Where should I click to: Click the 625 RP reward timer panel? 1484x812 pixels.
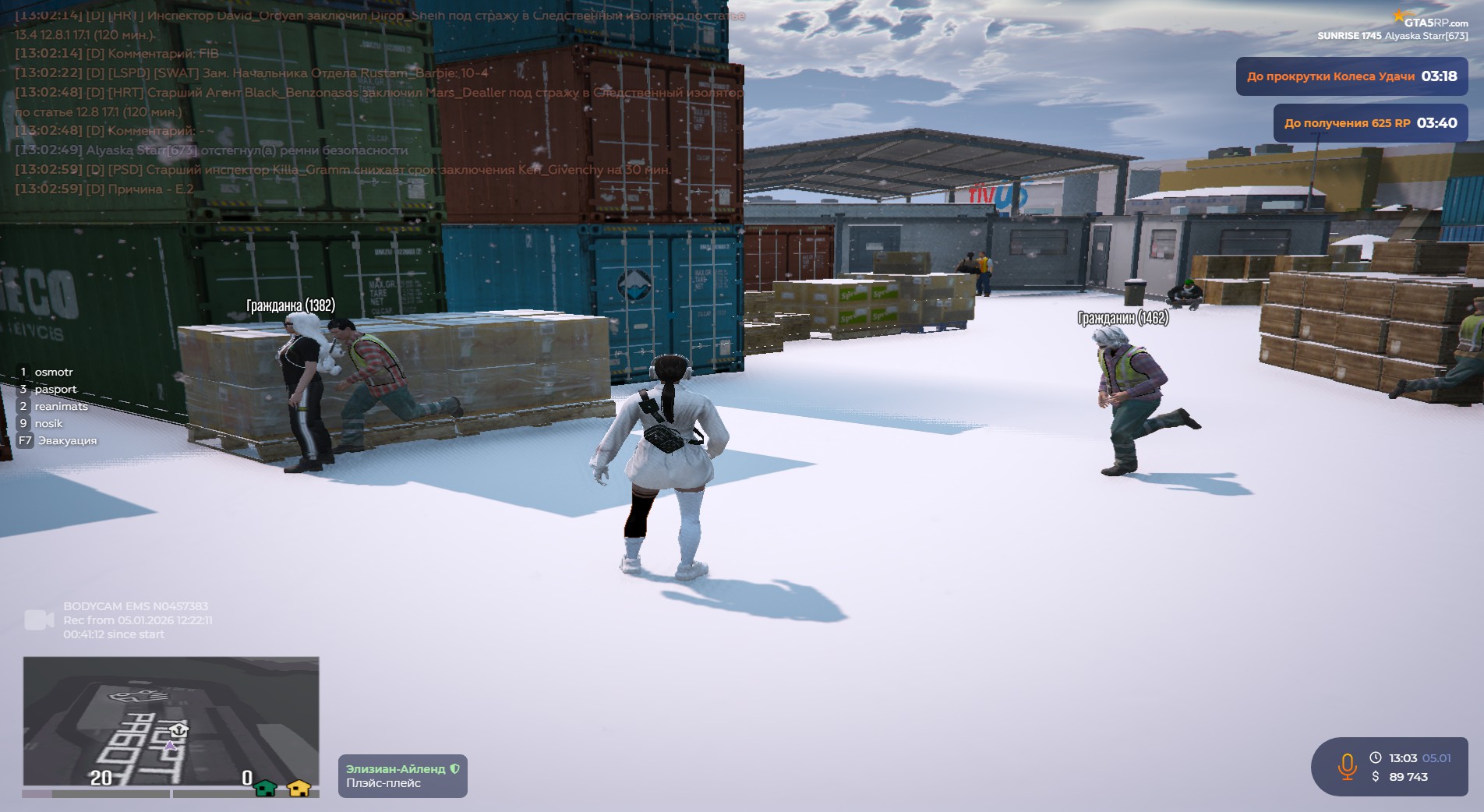[x=1369, y=123]
